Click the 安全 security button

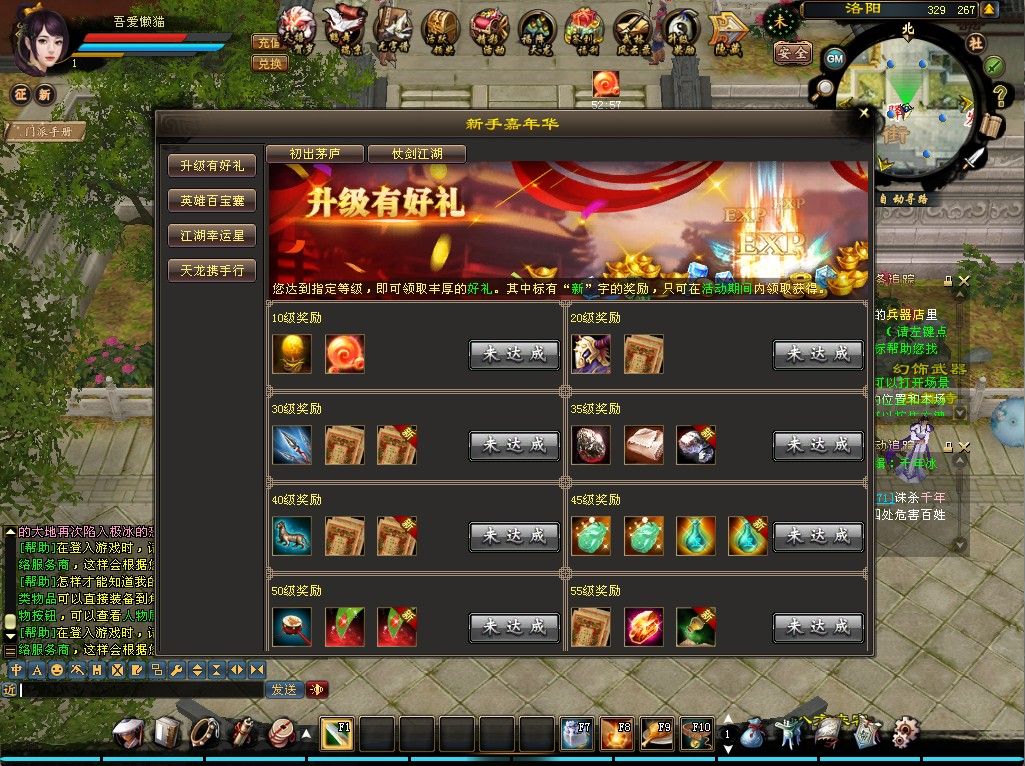792,53
